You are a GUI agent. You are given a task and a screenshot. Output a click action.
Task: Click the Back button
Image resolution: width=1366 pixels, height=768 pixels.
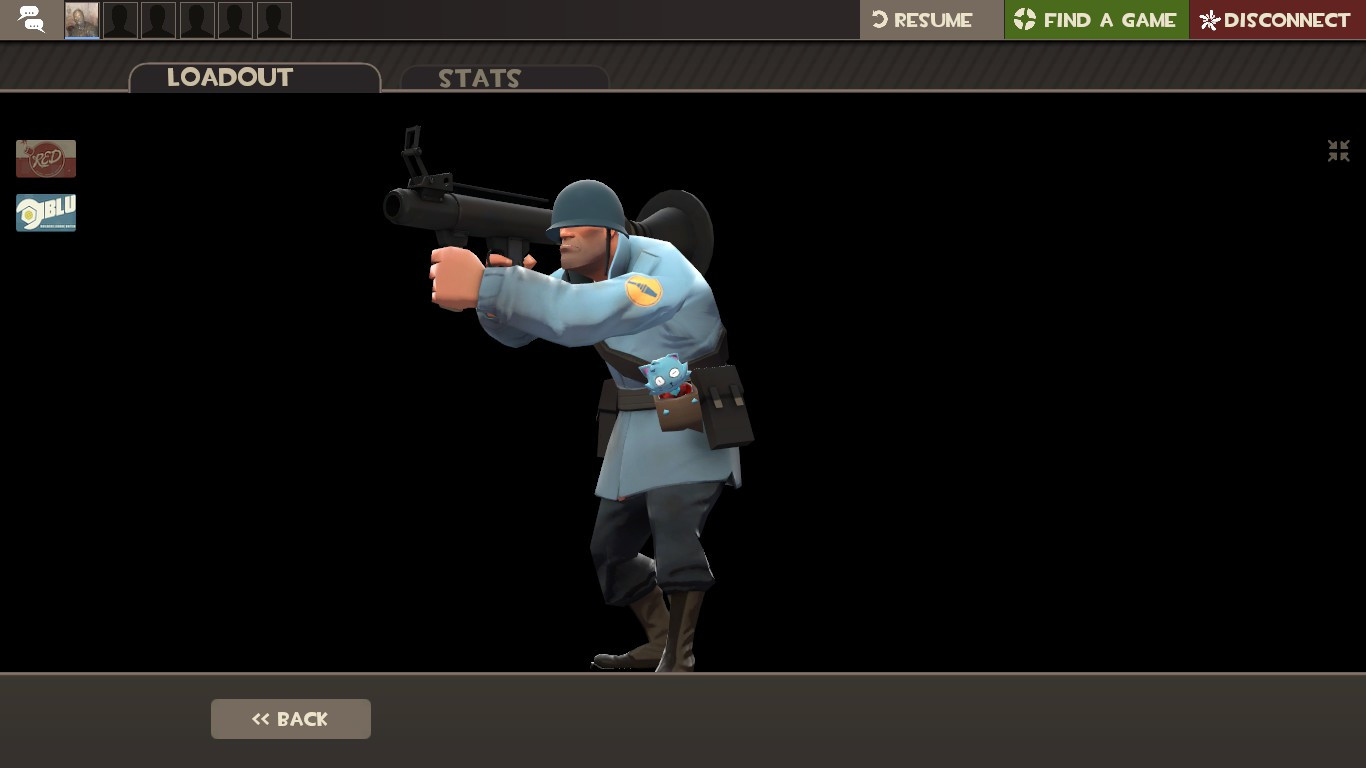point(290,718)
